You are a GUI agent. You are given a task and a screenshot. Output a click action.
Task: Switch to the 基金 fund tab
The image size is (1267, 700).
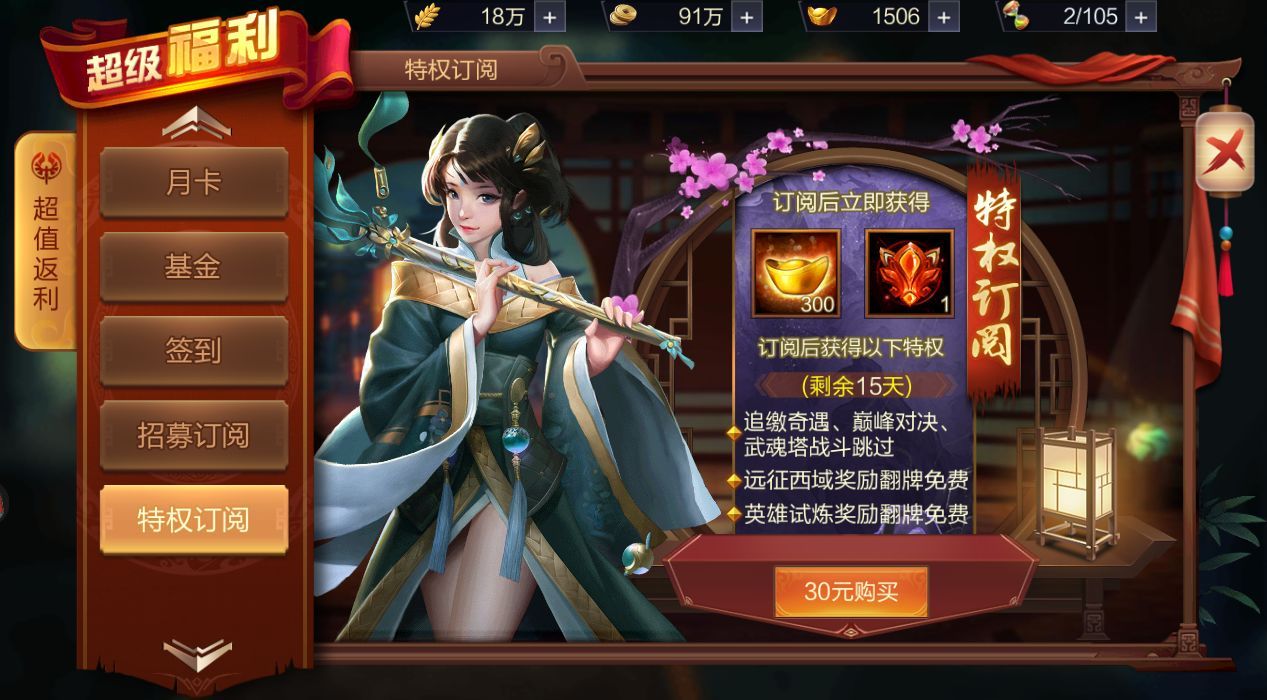click(x=193, y=267)
